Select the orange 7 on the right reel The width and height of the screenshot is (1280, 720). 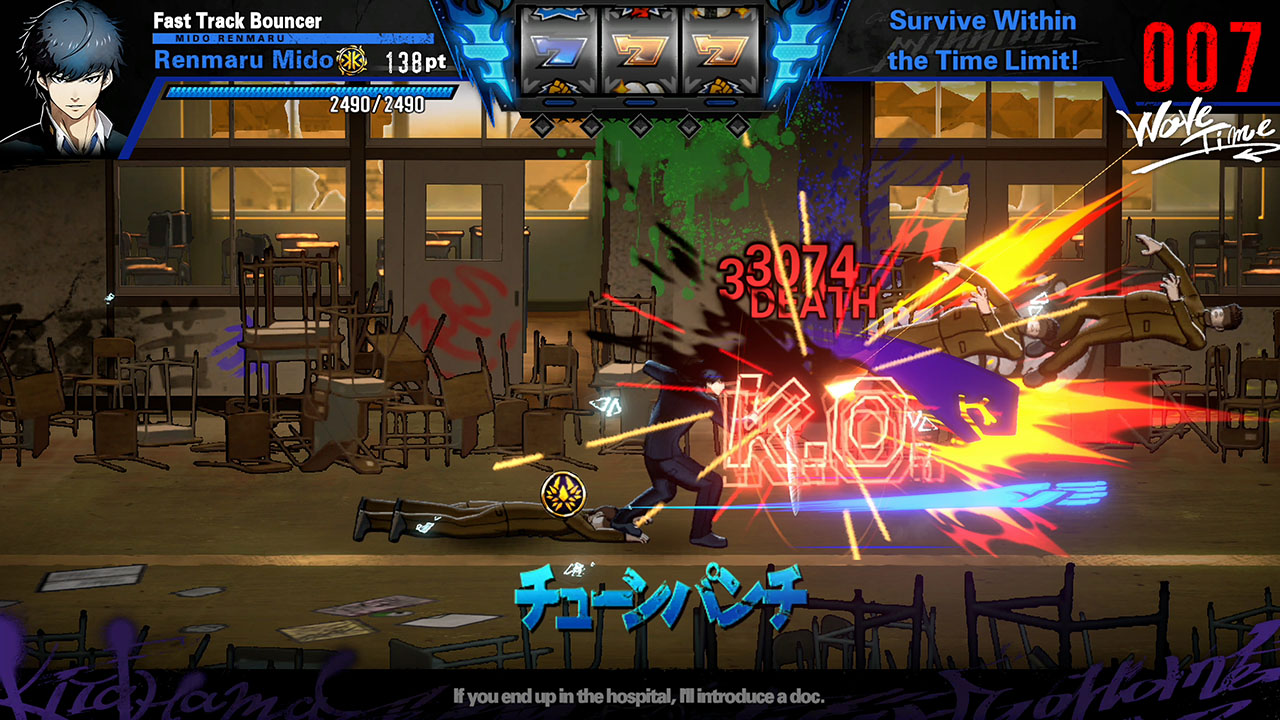[720, 50]
